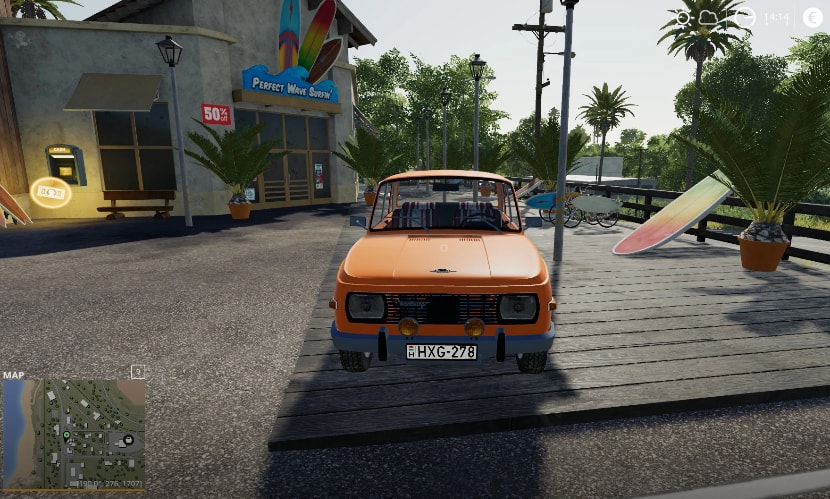This screenshot has height=499, width=830.
Task: Open the minimap in the corner
Action: [x=73, y=432]
